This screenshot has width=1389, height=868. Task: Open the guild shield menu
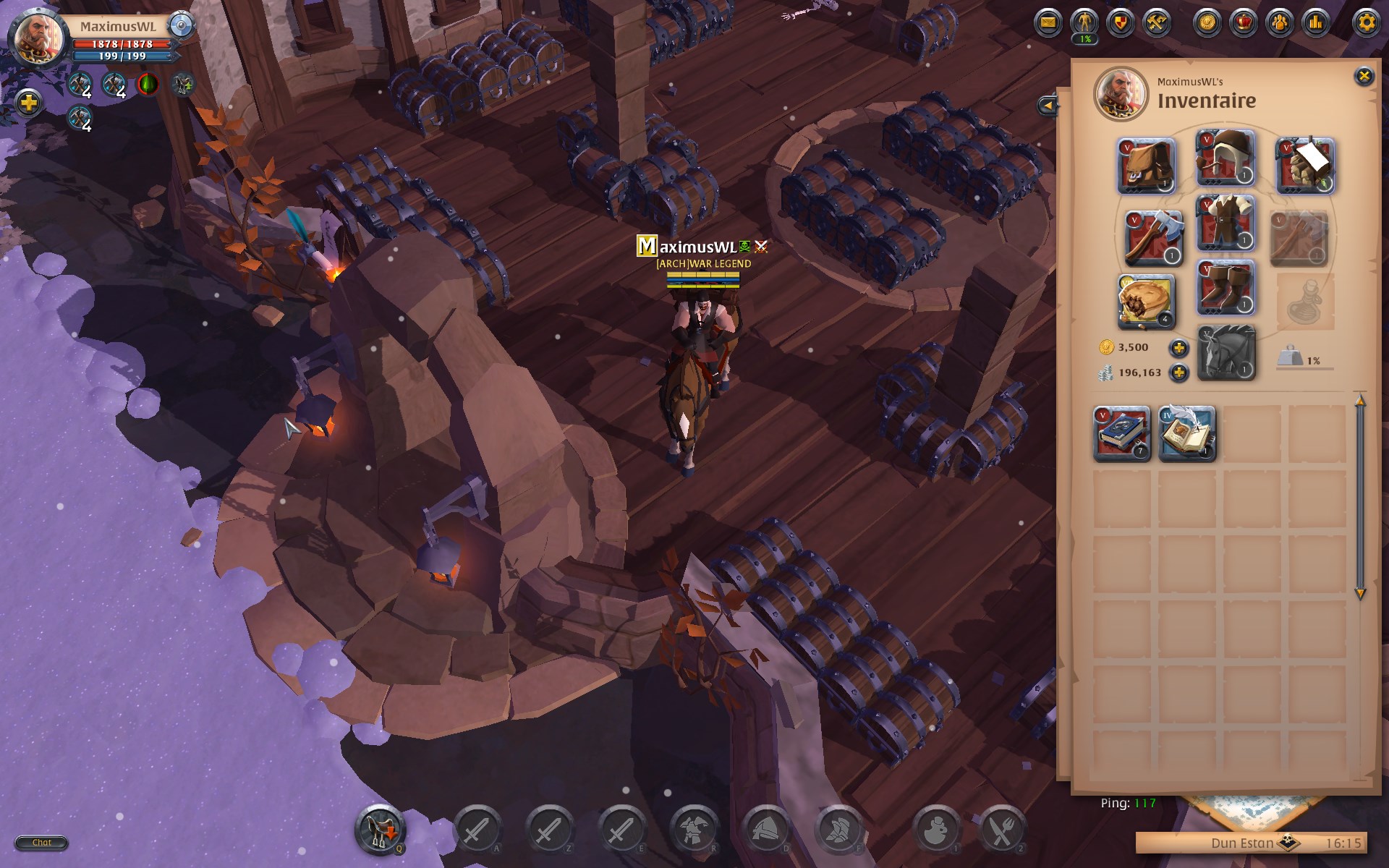click(x=1121, y=22)
